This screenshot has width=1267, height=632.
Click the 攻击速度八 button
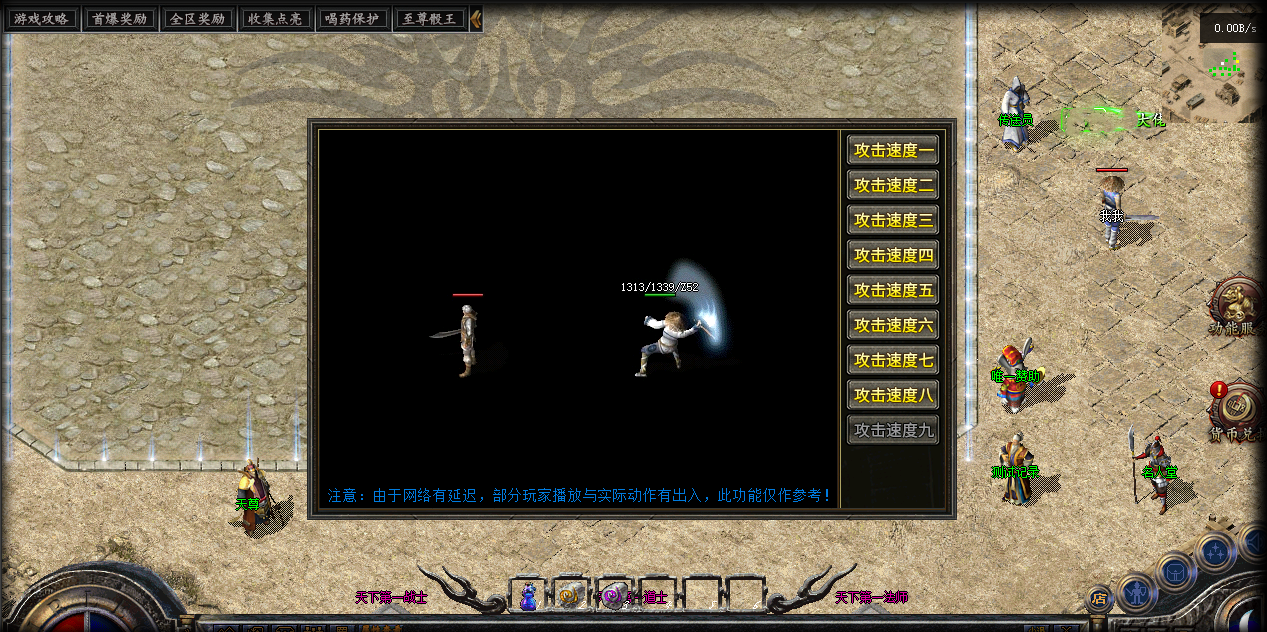point(893,396)
